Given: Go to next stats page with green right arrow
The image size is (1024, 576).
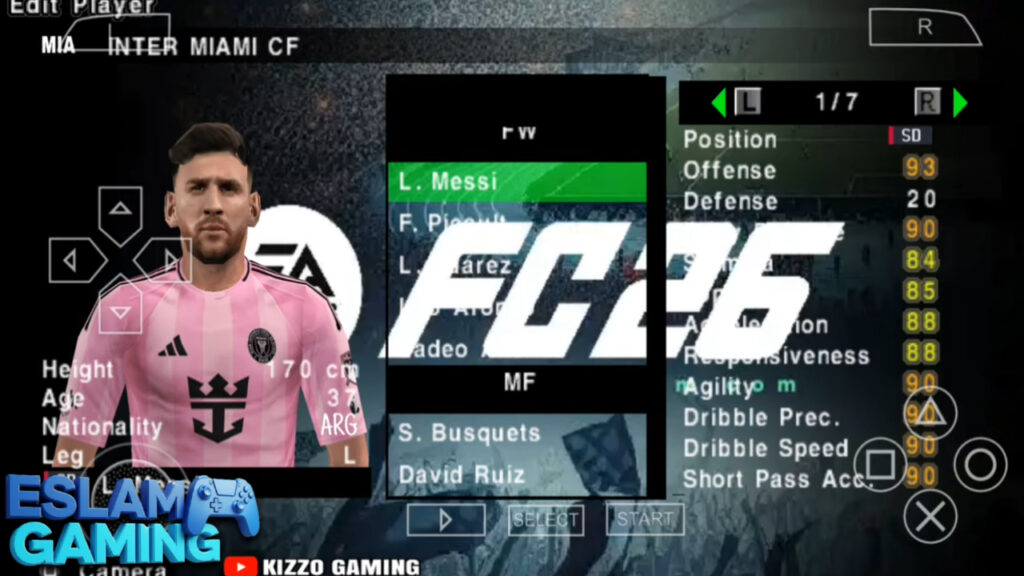Looking at the screenshot, I should click(960, 102).
